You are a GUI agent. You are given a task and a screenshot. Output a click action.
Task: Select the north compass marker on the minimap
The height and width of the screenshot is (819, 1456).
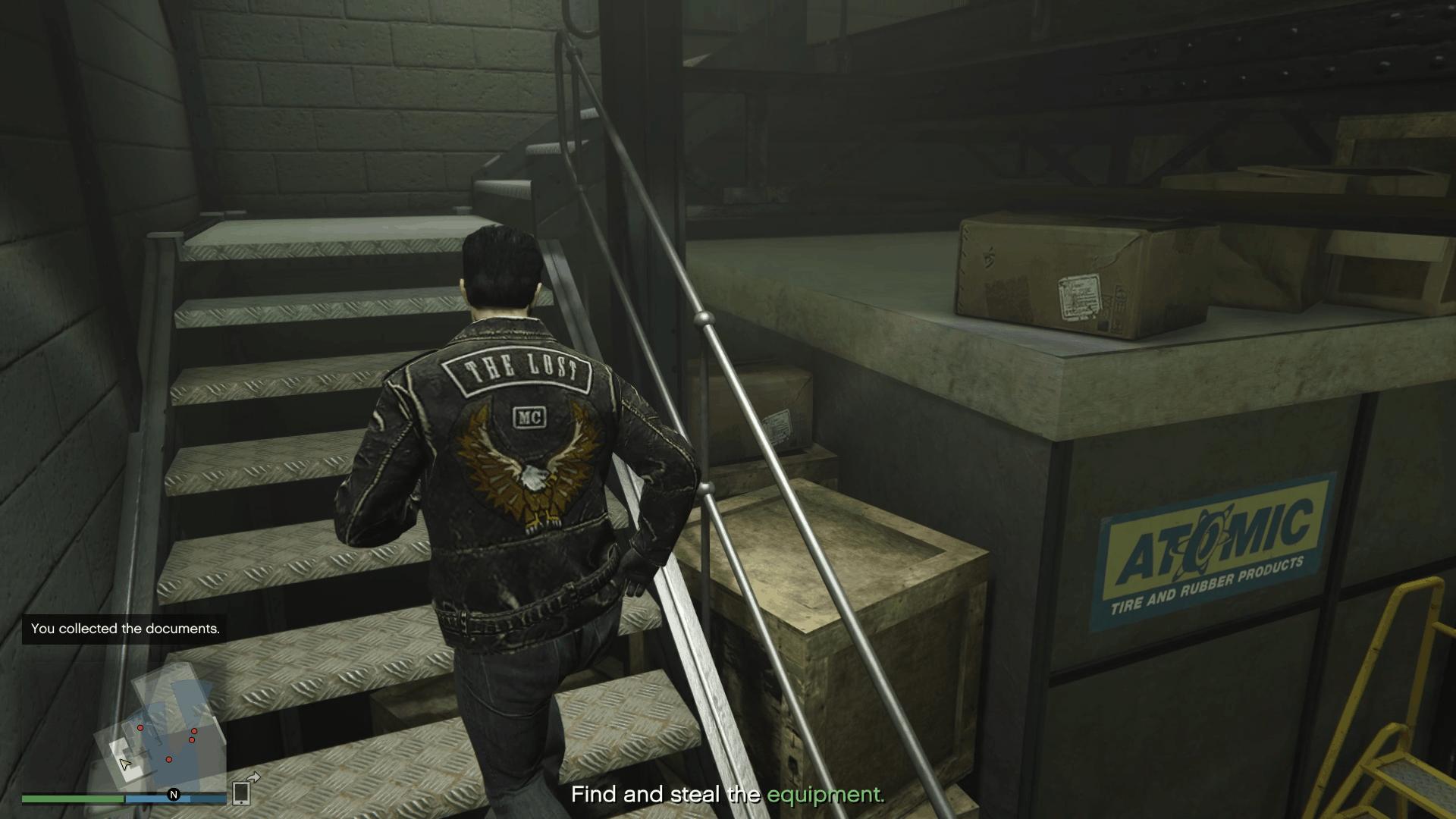pyautogui.click(x=174, y=795)
